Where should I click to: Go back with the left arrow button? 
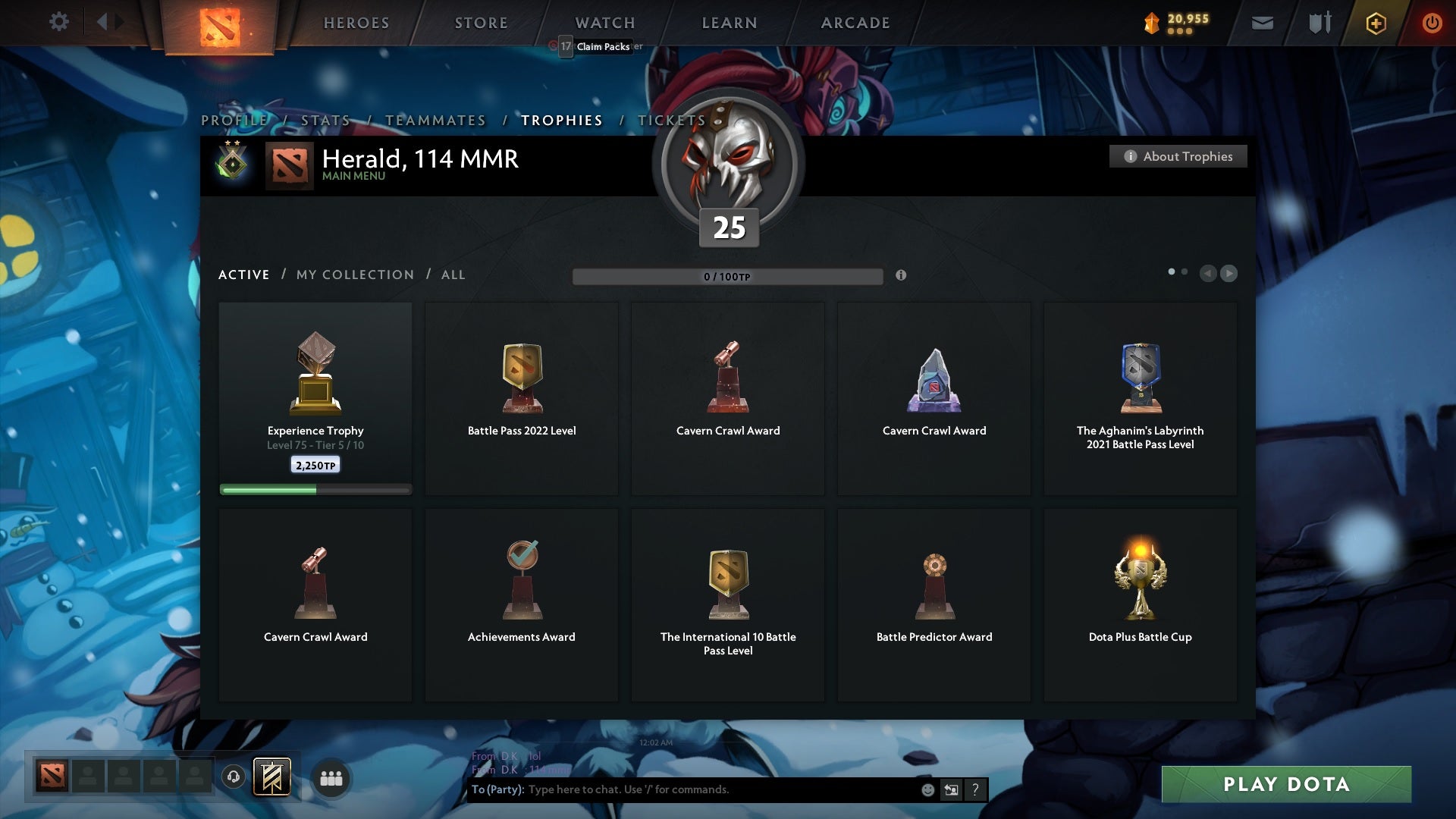[x=1209, y=275]
